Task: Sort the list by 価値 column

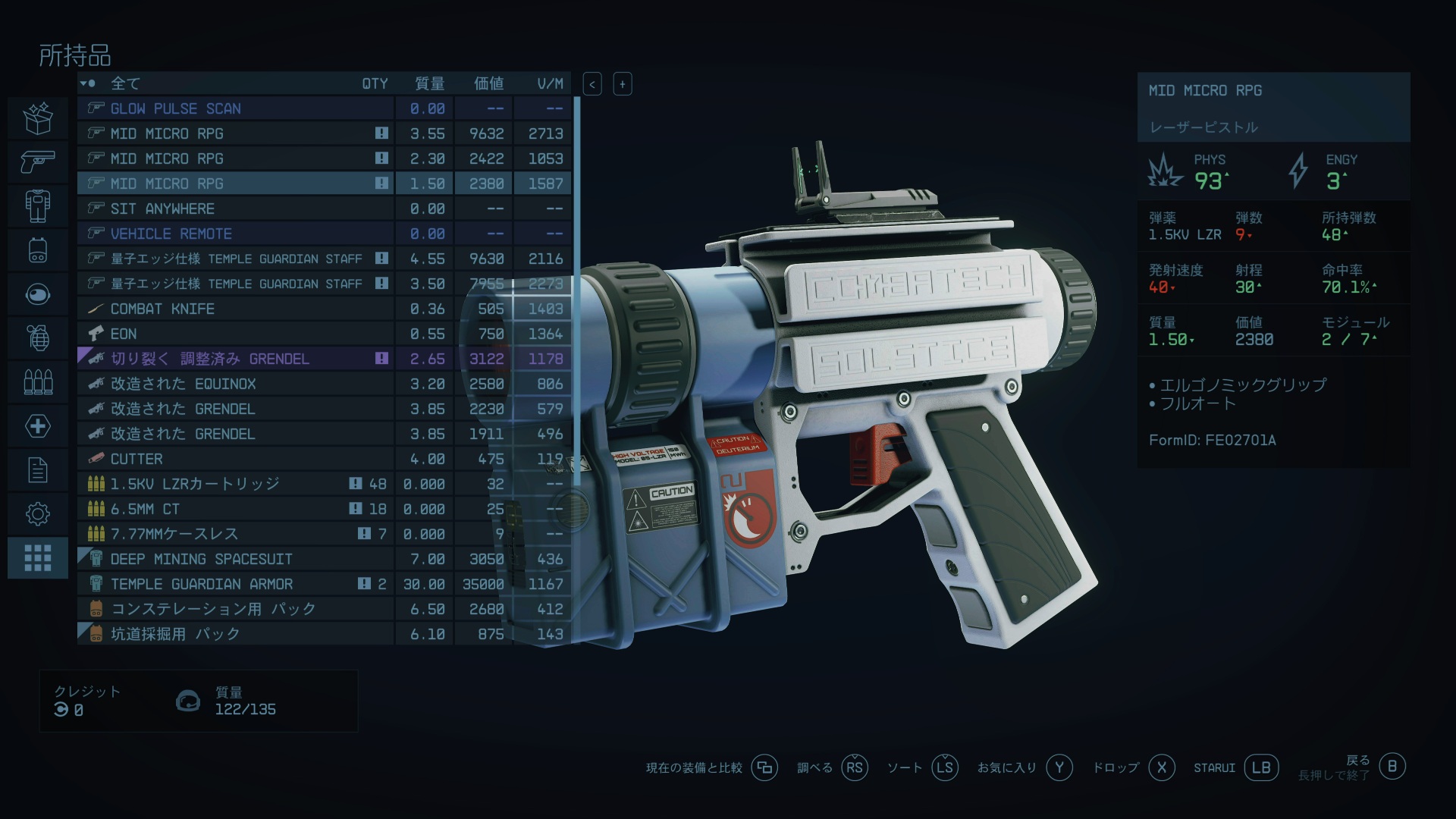Action: (x=488, y=83)
